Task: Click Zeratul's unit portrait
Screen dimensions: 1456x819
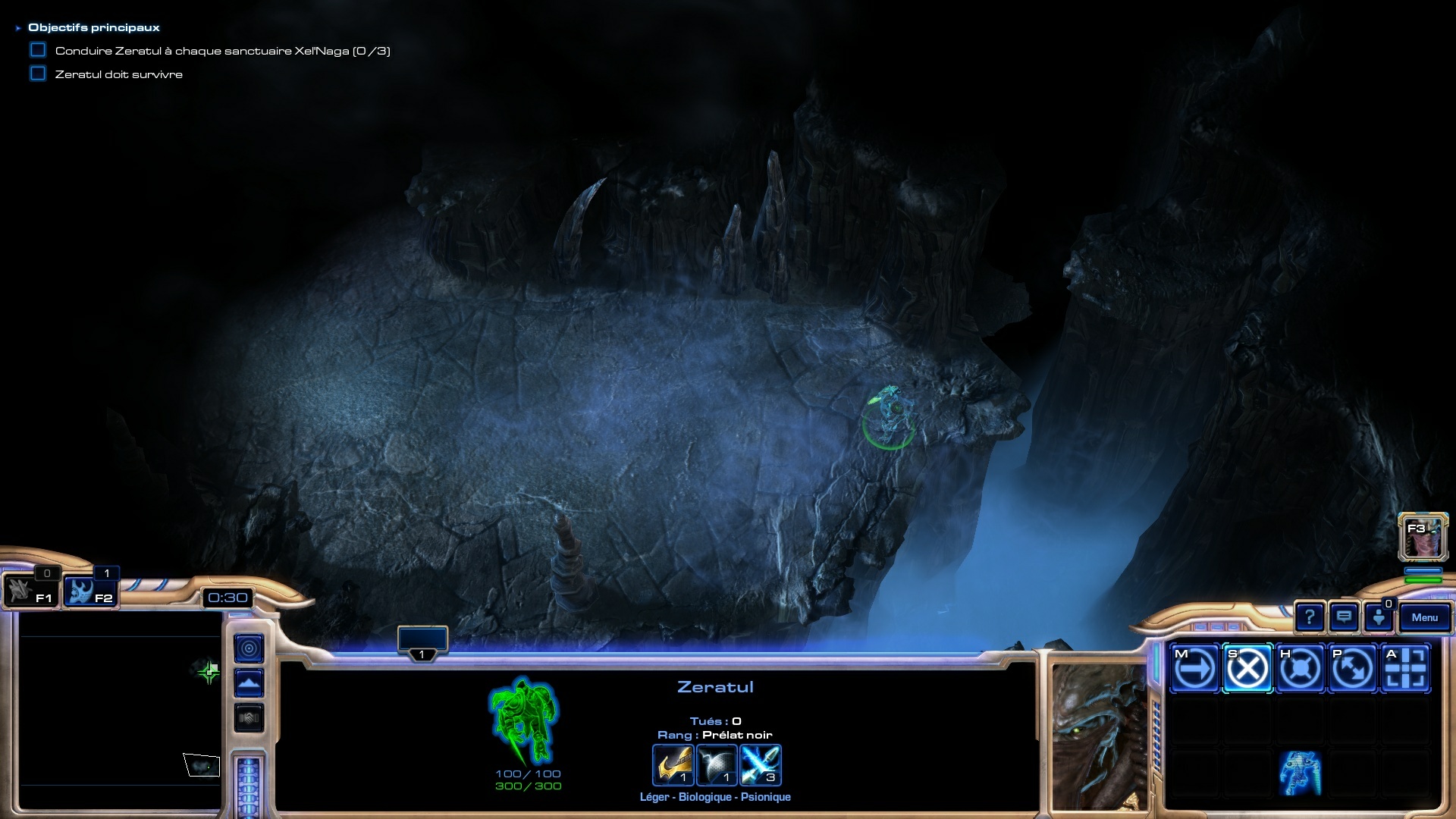Action: pyautogui.click(x=1099, y=734)
